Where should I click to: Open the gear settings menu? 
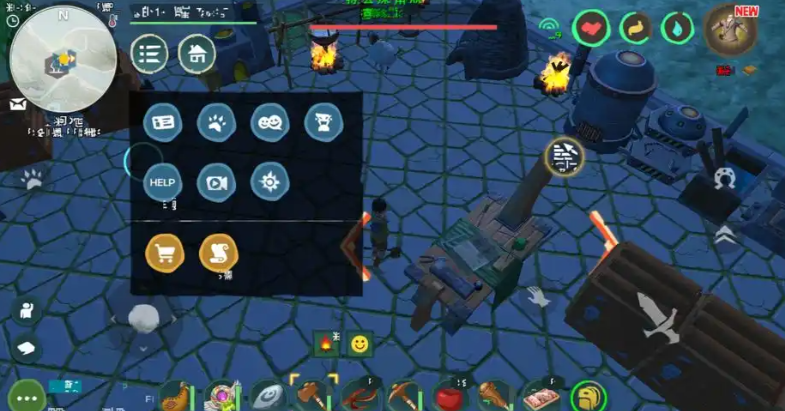270,182
